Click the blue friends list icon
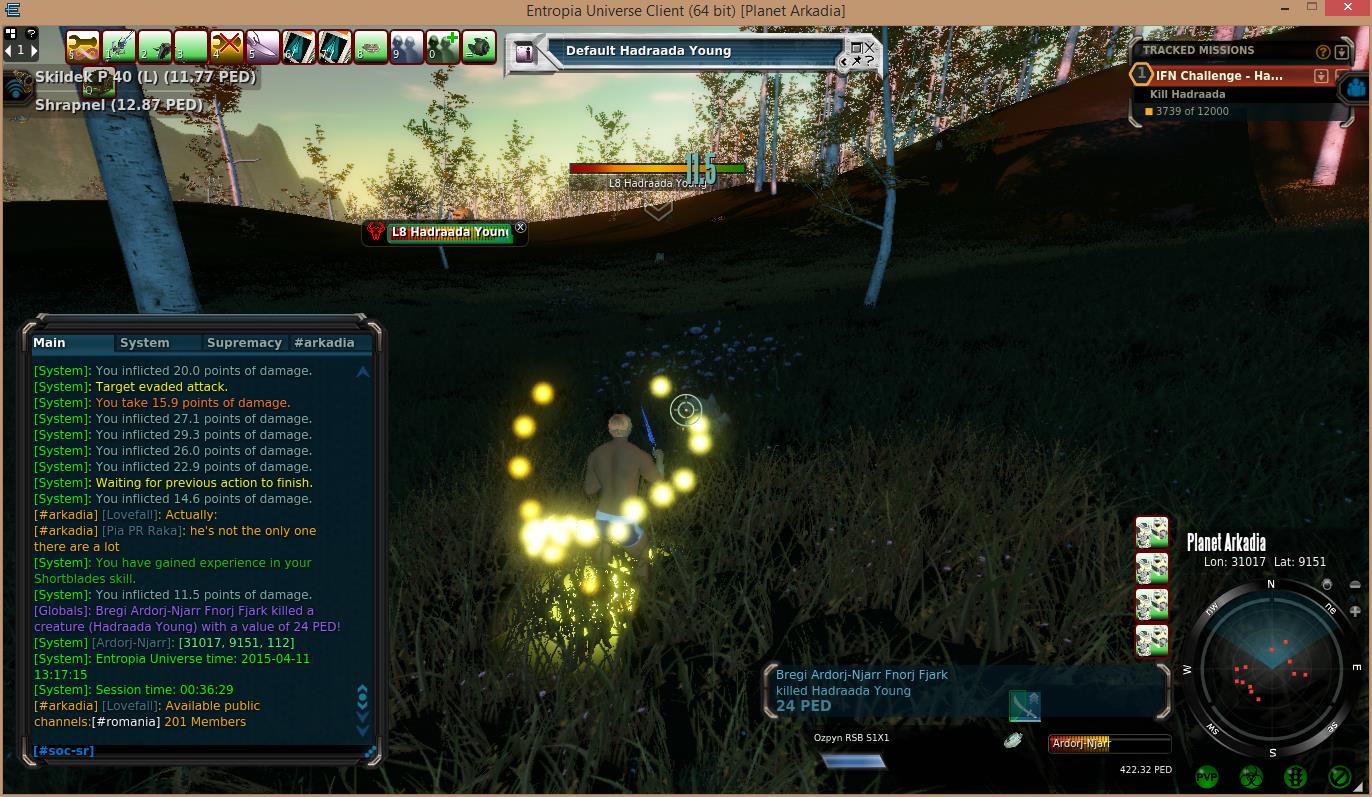The height and width of the screenshot is (797, 1372). click(x=1356, y=87)
